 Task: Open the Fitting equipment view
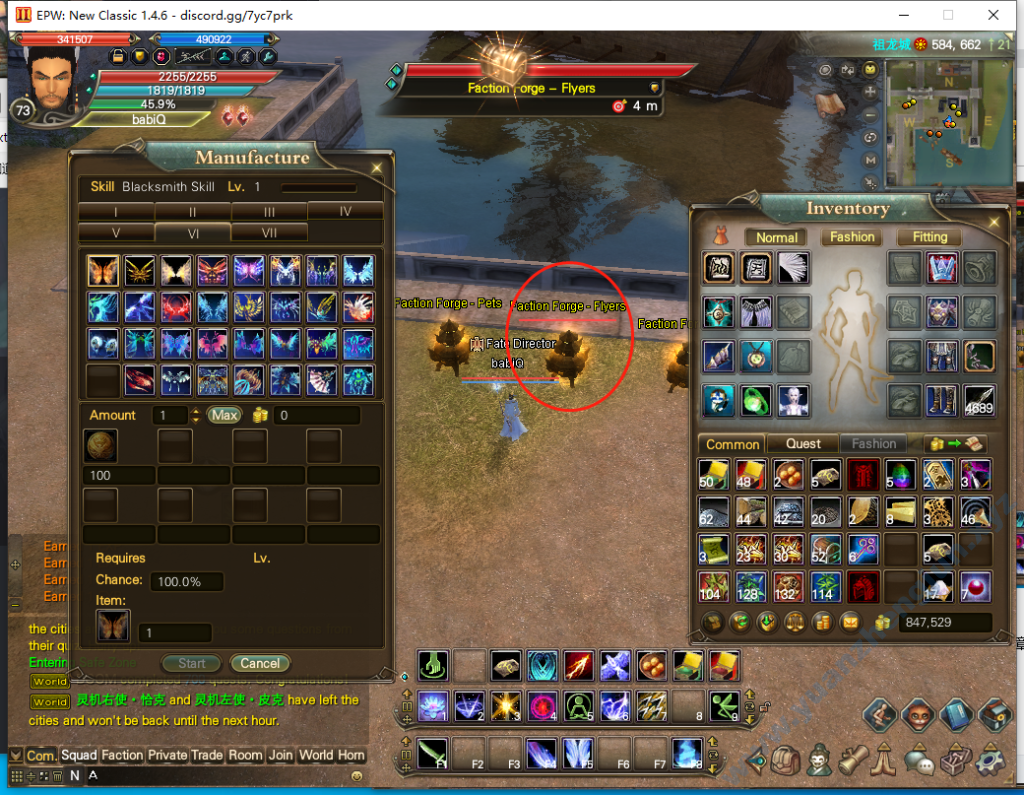coord(929,237)
